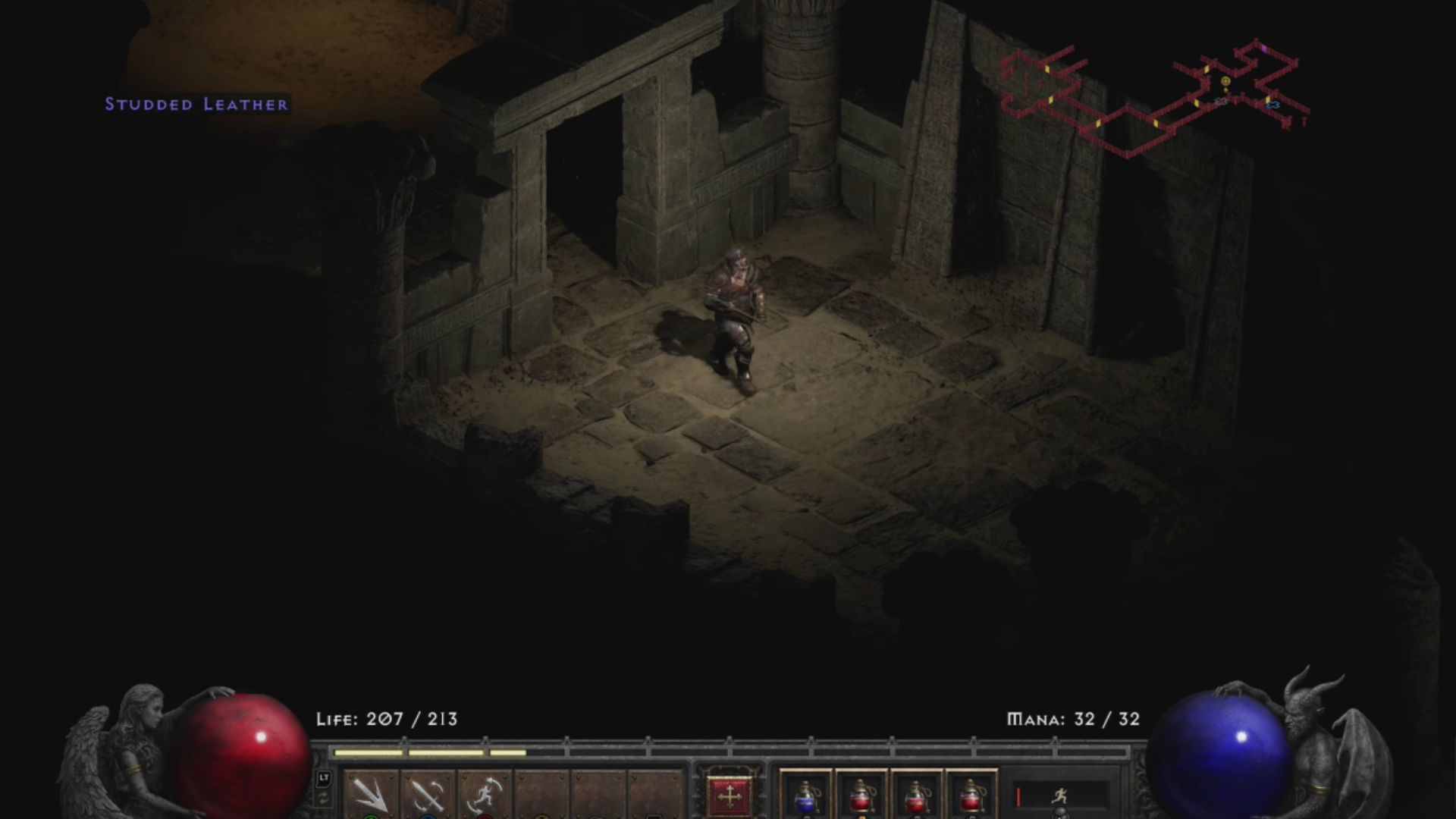Activate the sword with circling arrows skill
This screenshot has height=819, width=1456.
428,795
